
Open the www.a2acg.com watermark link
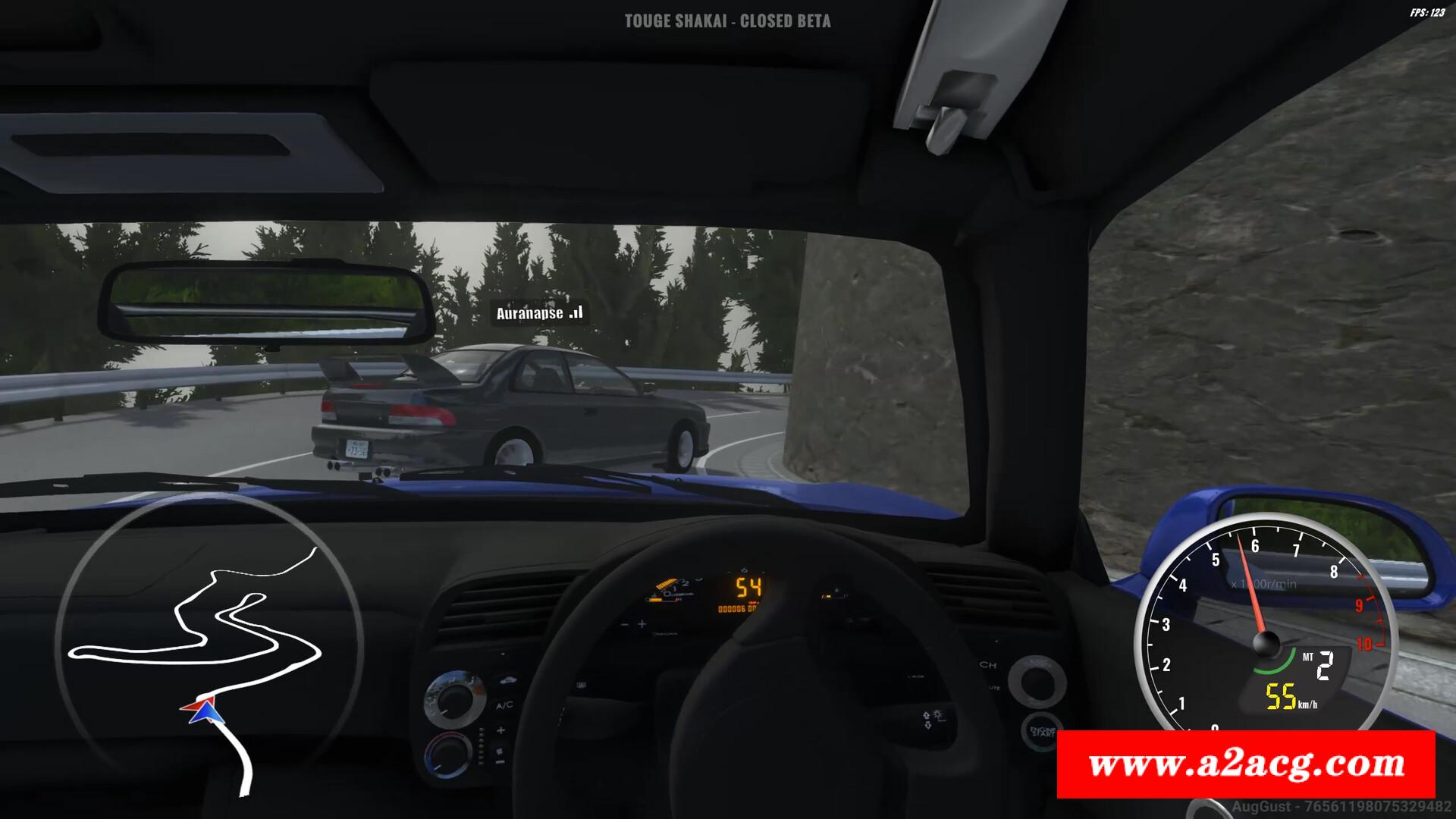(1246, 764)
